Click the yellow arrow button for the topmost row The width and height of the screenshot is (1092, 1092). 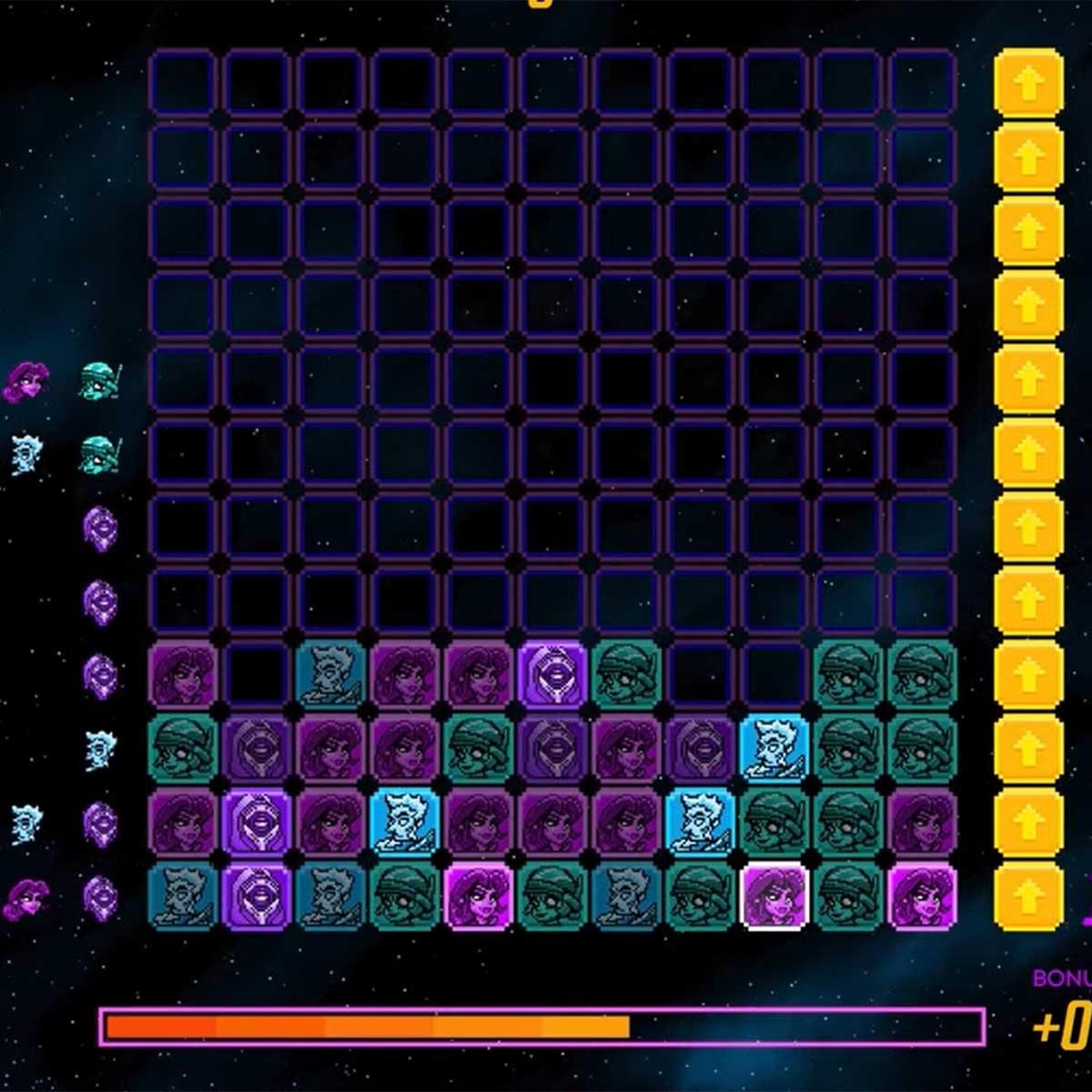tap(1028, 84)
